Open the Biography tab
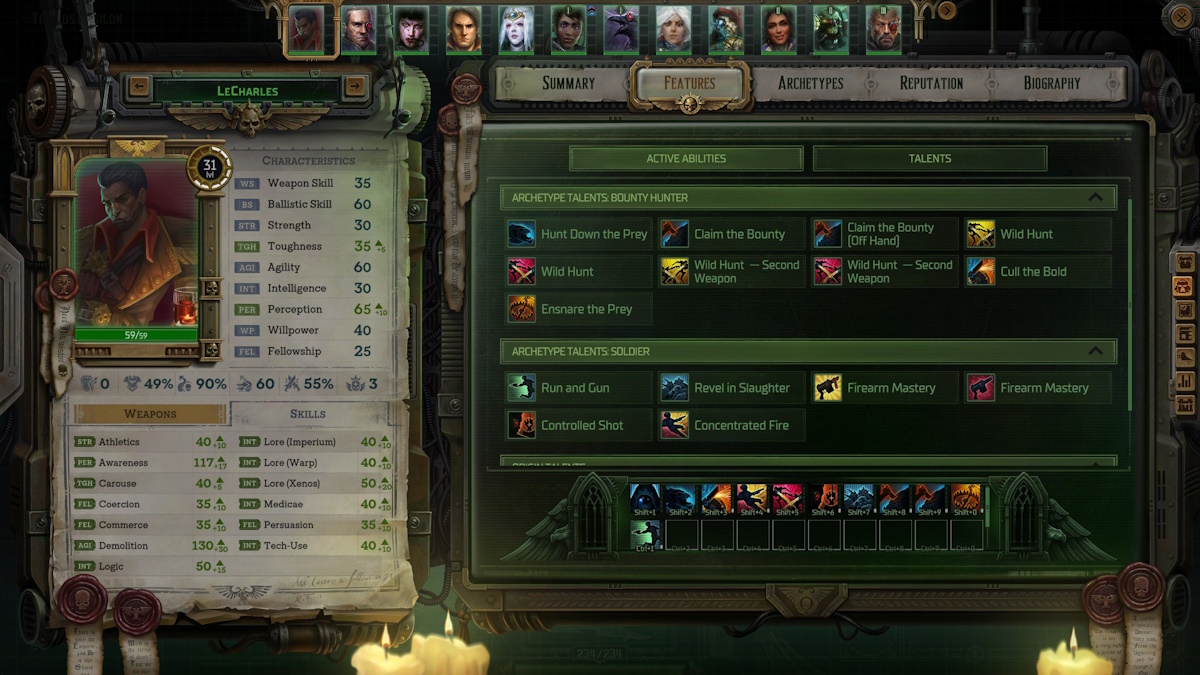The height and width of the screenshot is (675, 1200). coord(1051,84)
